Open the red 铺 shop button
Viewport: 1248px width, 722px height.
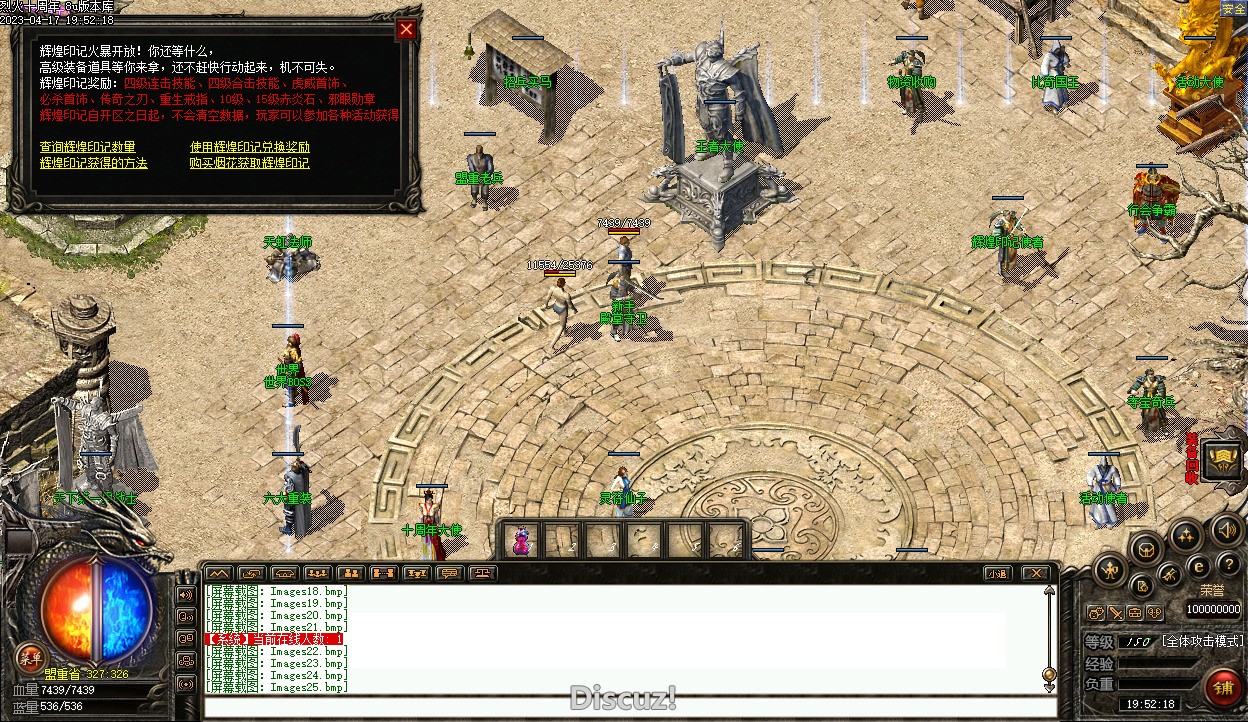(x=1222, y=688)
